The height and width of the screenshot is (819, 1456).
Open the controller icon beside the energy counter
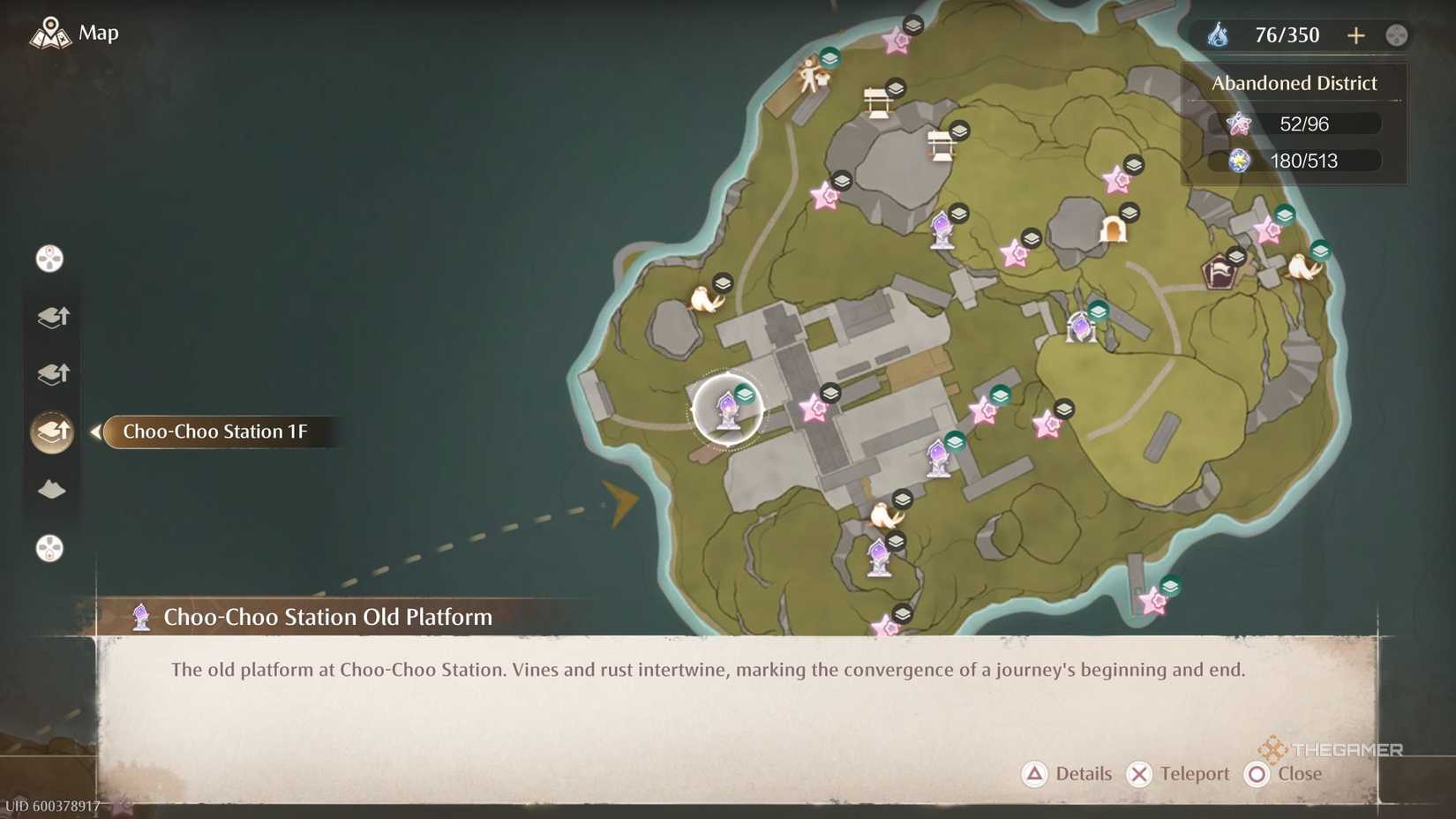(1395, 35)
